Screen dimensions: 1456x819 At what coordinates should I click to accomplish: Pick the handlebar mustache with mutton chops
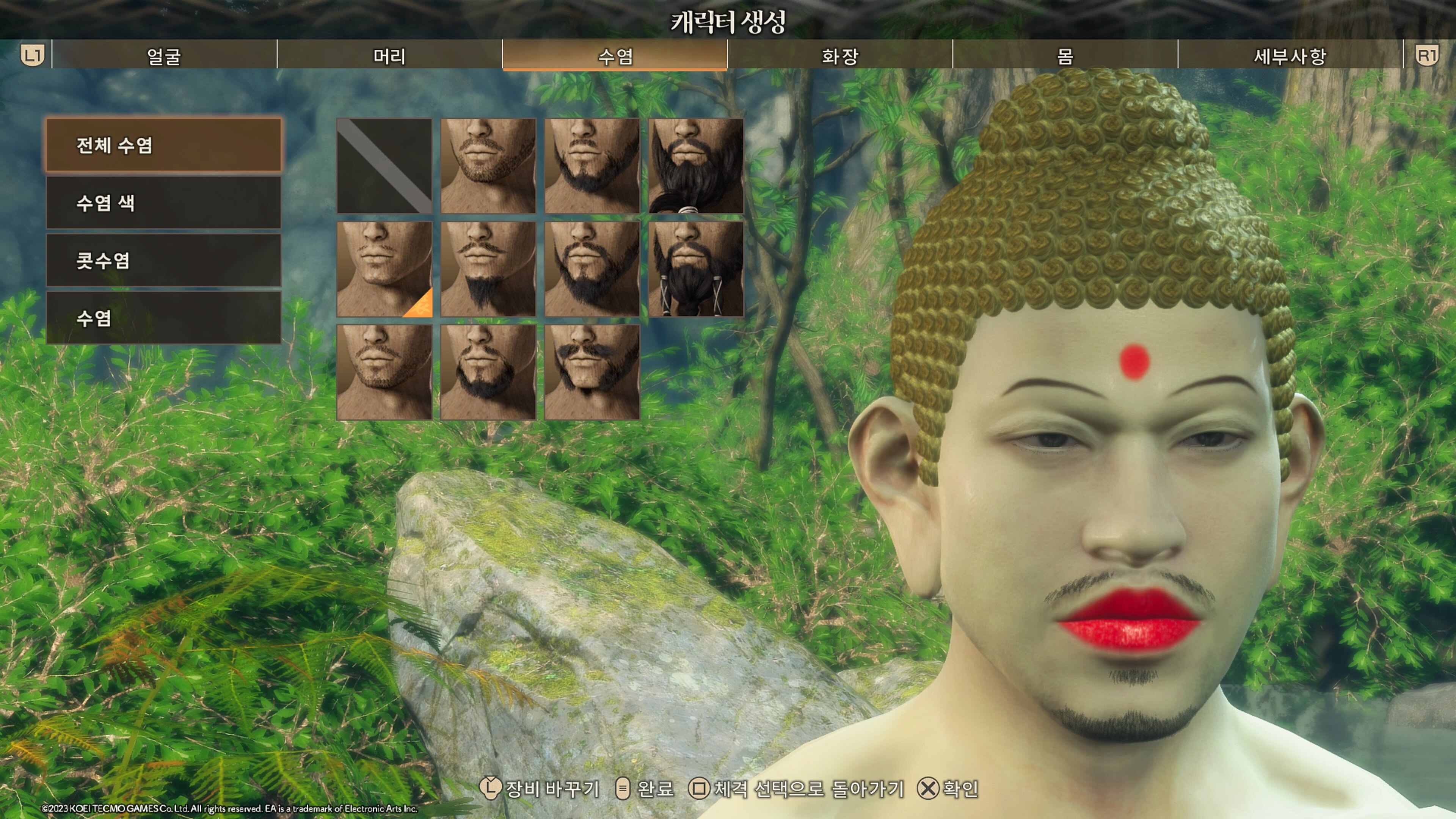point(592,372)
